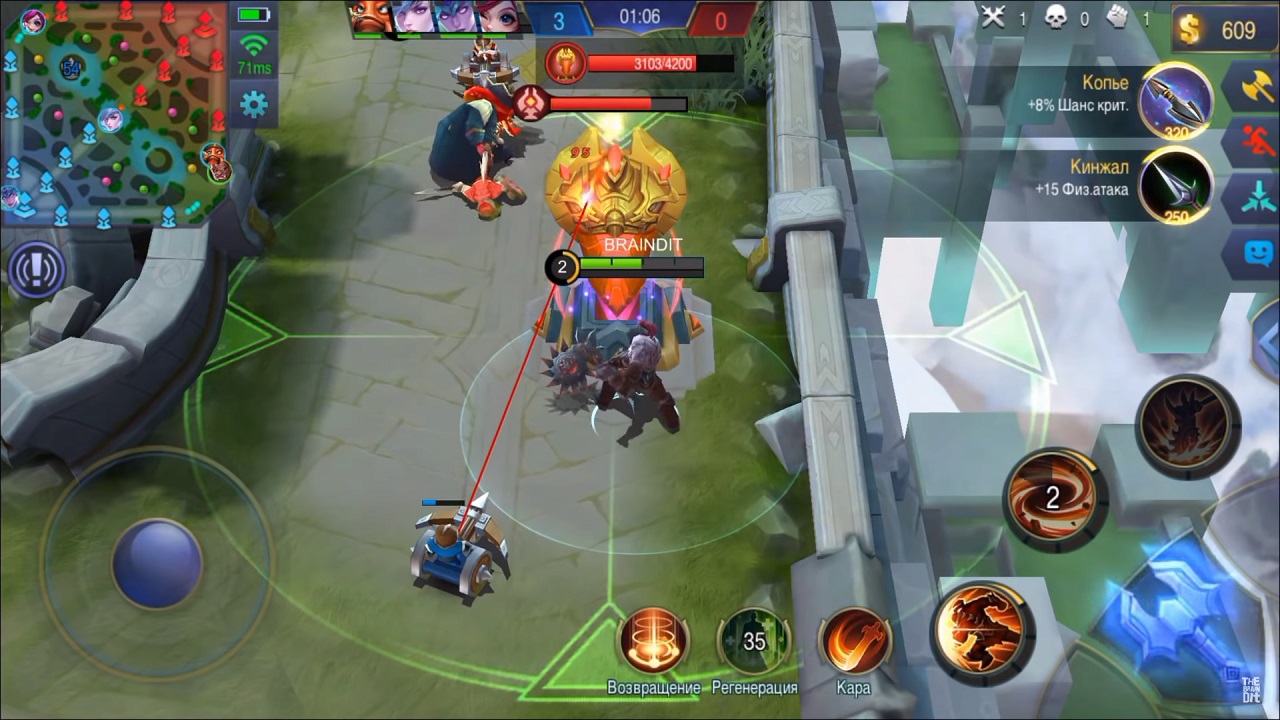Activate the Возвращение recall spell
The image size is (1280, 720).
[654, 641]
